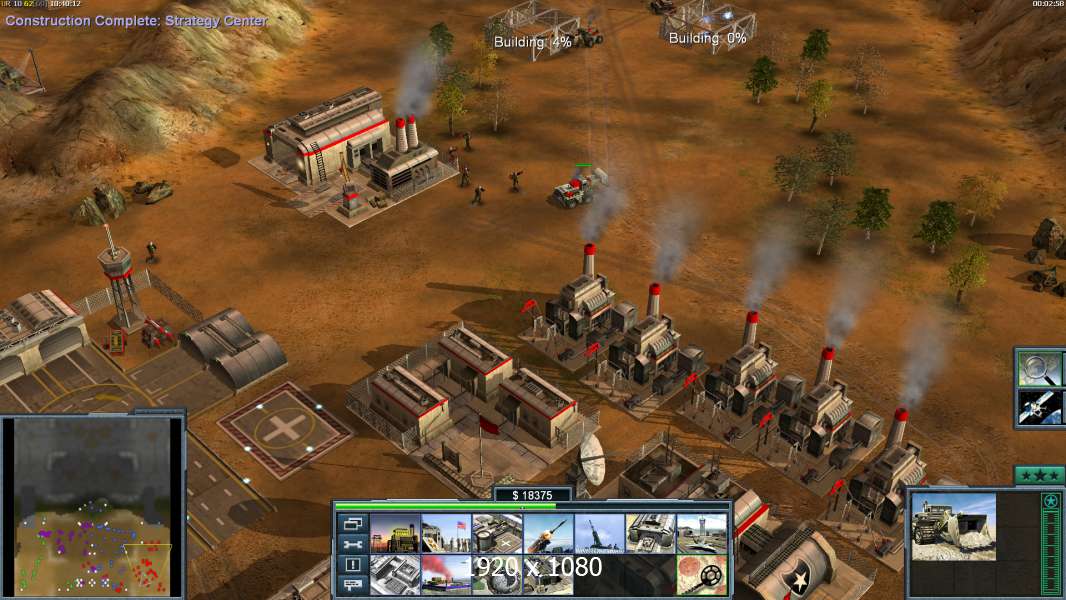
Task: Activate the magnifying glass scan power
Action: (1040, 368)
